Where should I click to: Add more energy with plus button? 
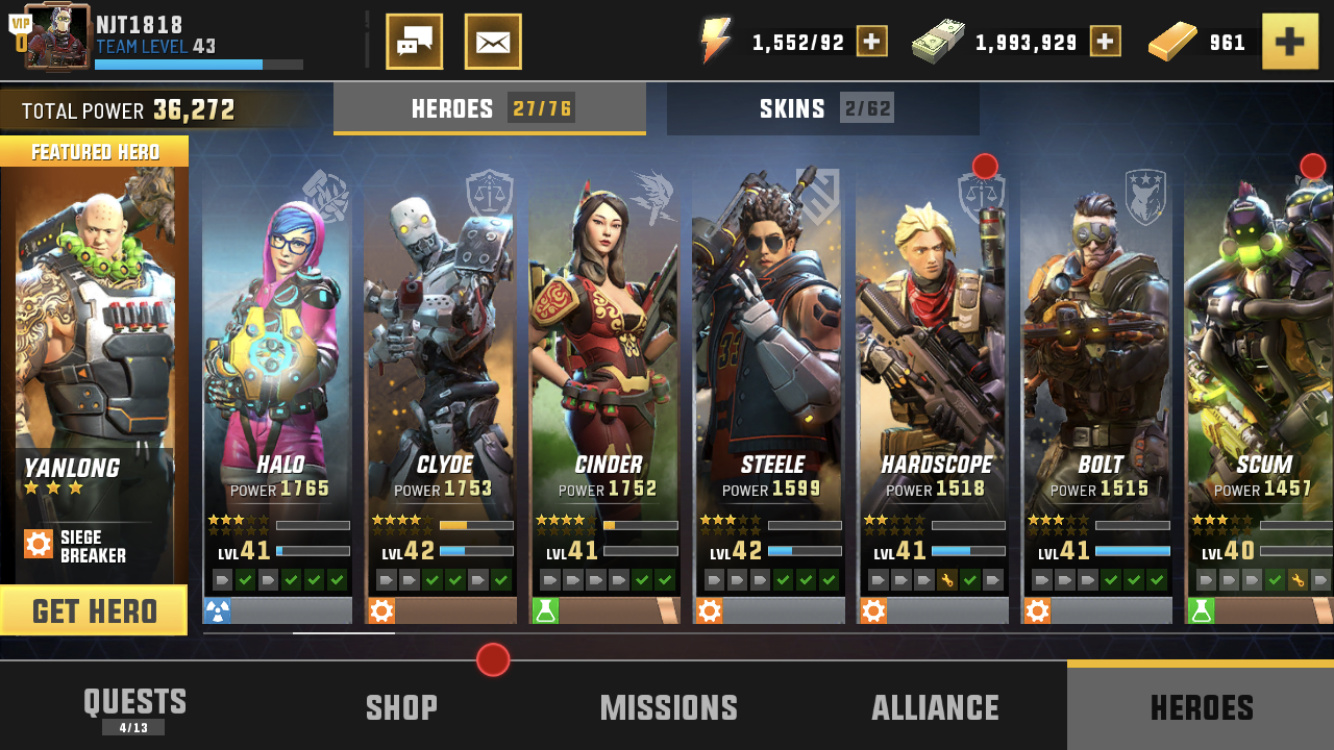pos(871,42)
